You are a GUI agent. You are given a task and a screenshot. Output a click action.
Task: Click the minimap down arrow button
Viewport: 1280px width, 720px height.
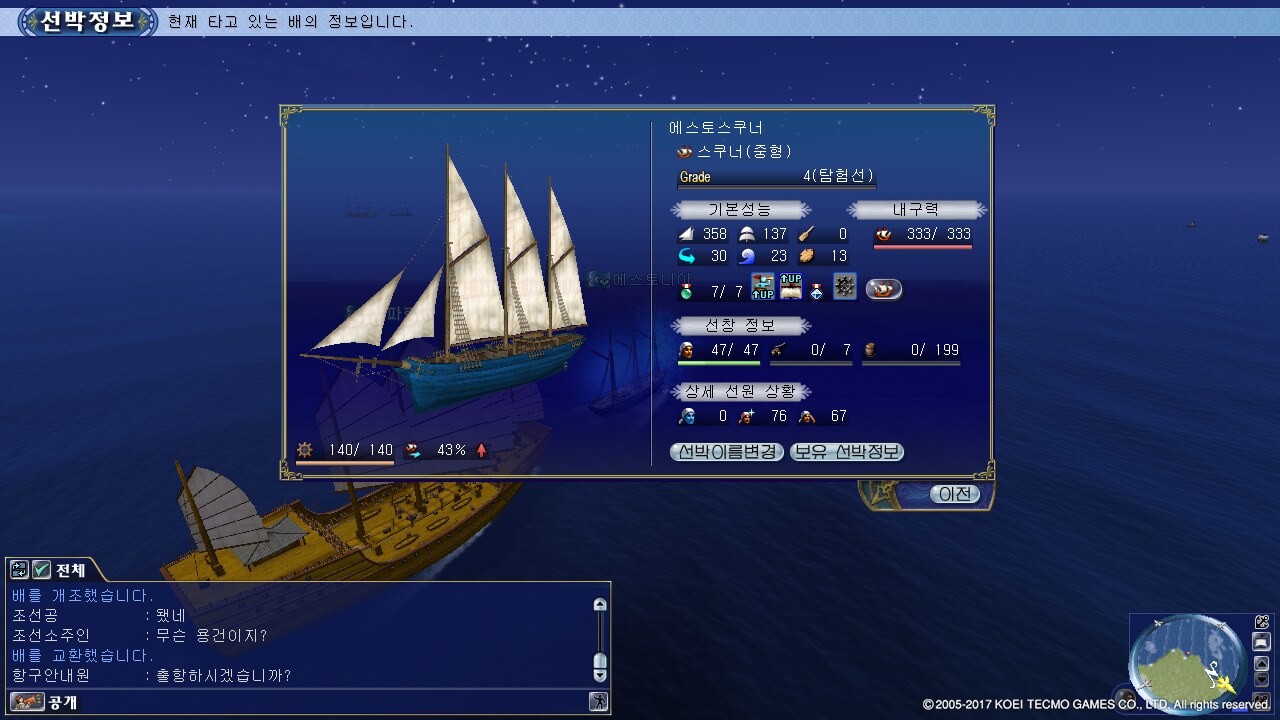click(1262, 680)
